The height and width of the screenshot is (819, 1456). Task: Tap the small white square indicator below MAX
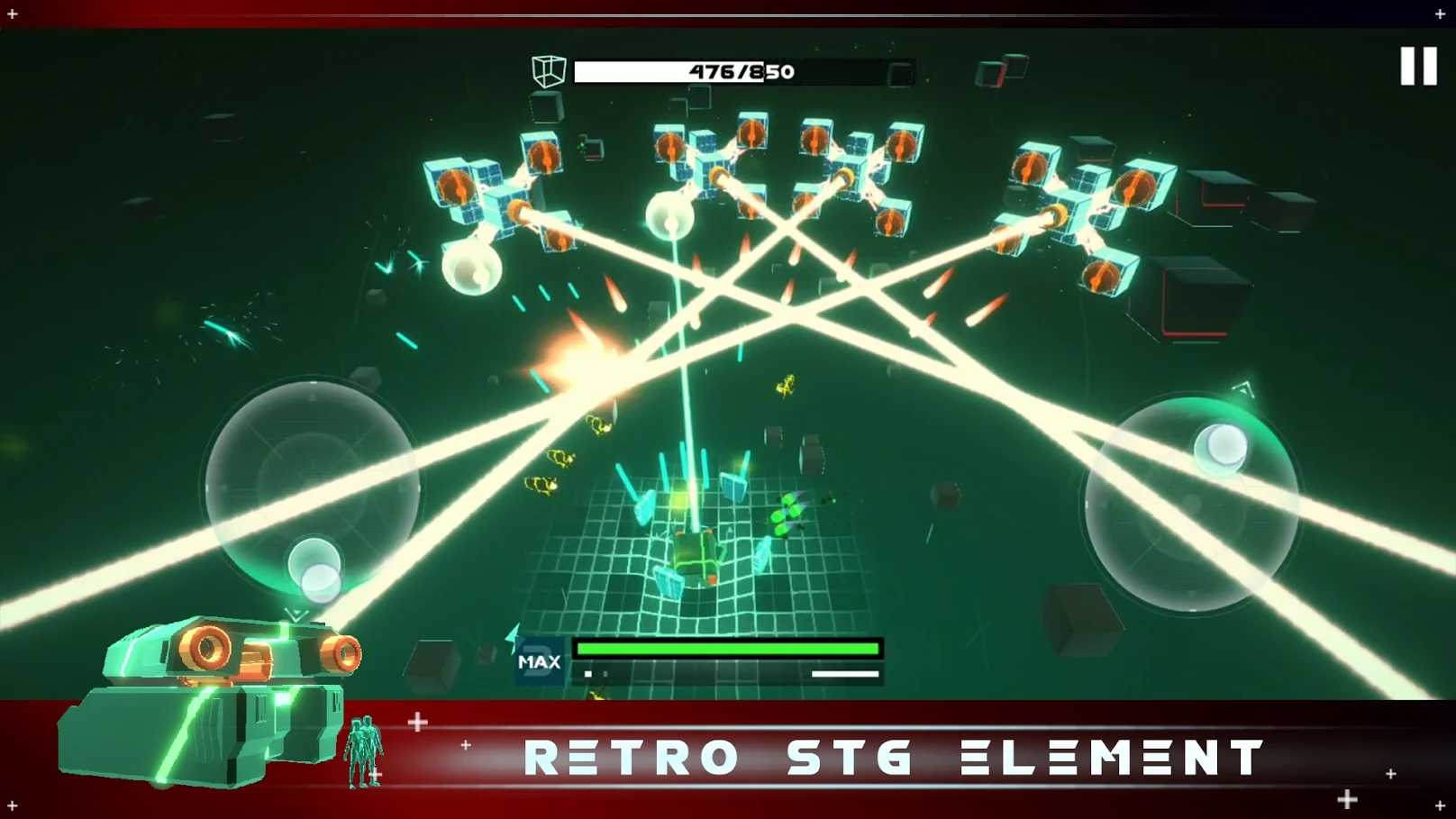(x=588, y=673)
